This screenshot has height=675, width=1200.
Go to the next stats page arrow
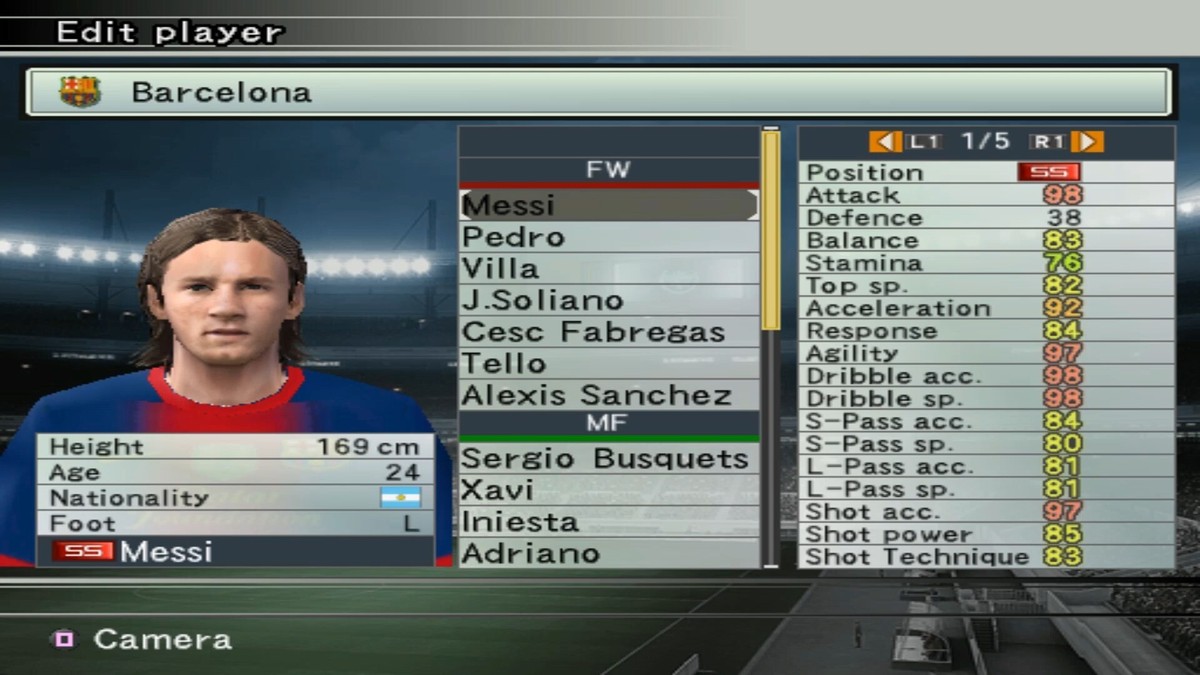click(1092, 142)
